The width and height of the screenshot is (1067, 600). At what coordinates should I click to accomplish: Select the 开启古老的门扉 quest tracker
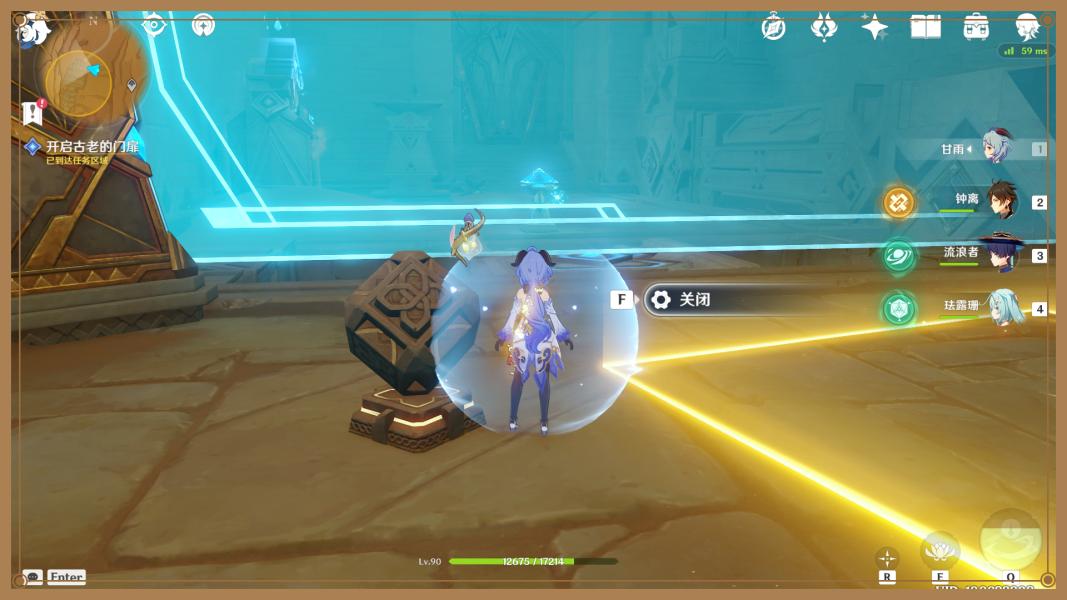92,147
